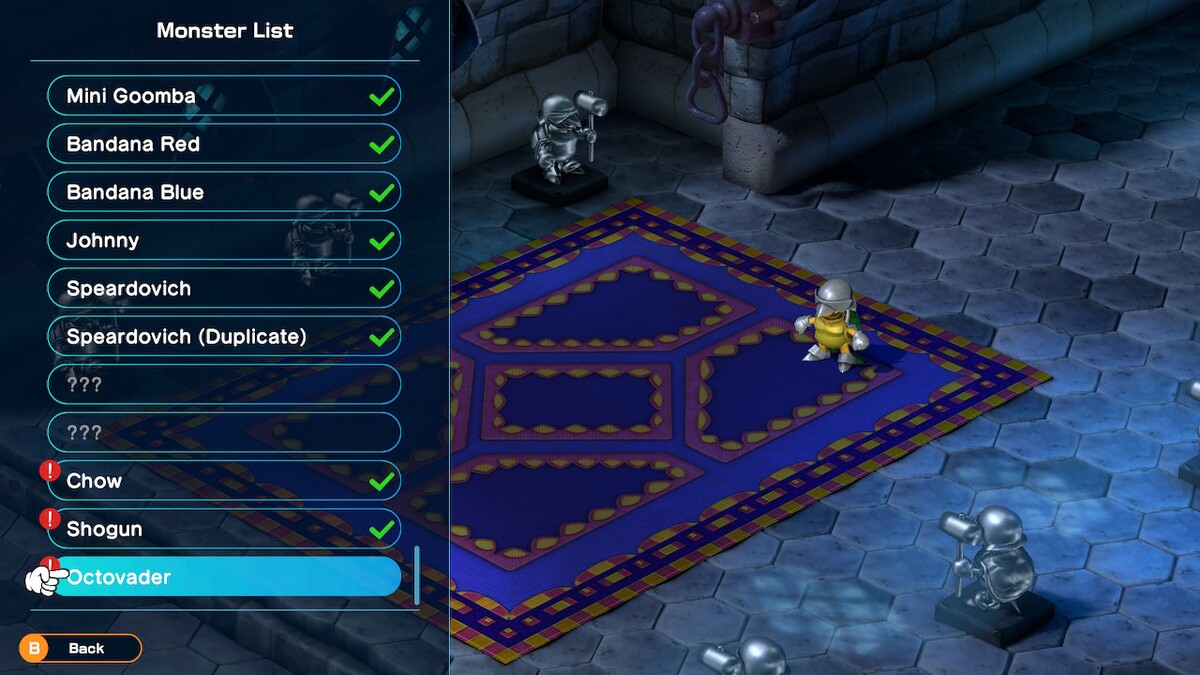
Task: Click the Monster List scrollbar
Action: (x=416, y=575)
